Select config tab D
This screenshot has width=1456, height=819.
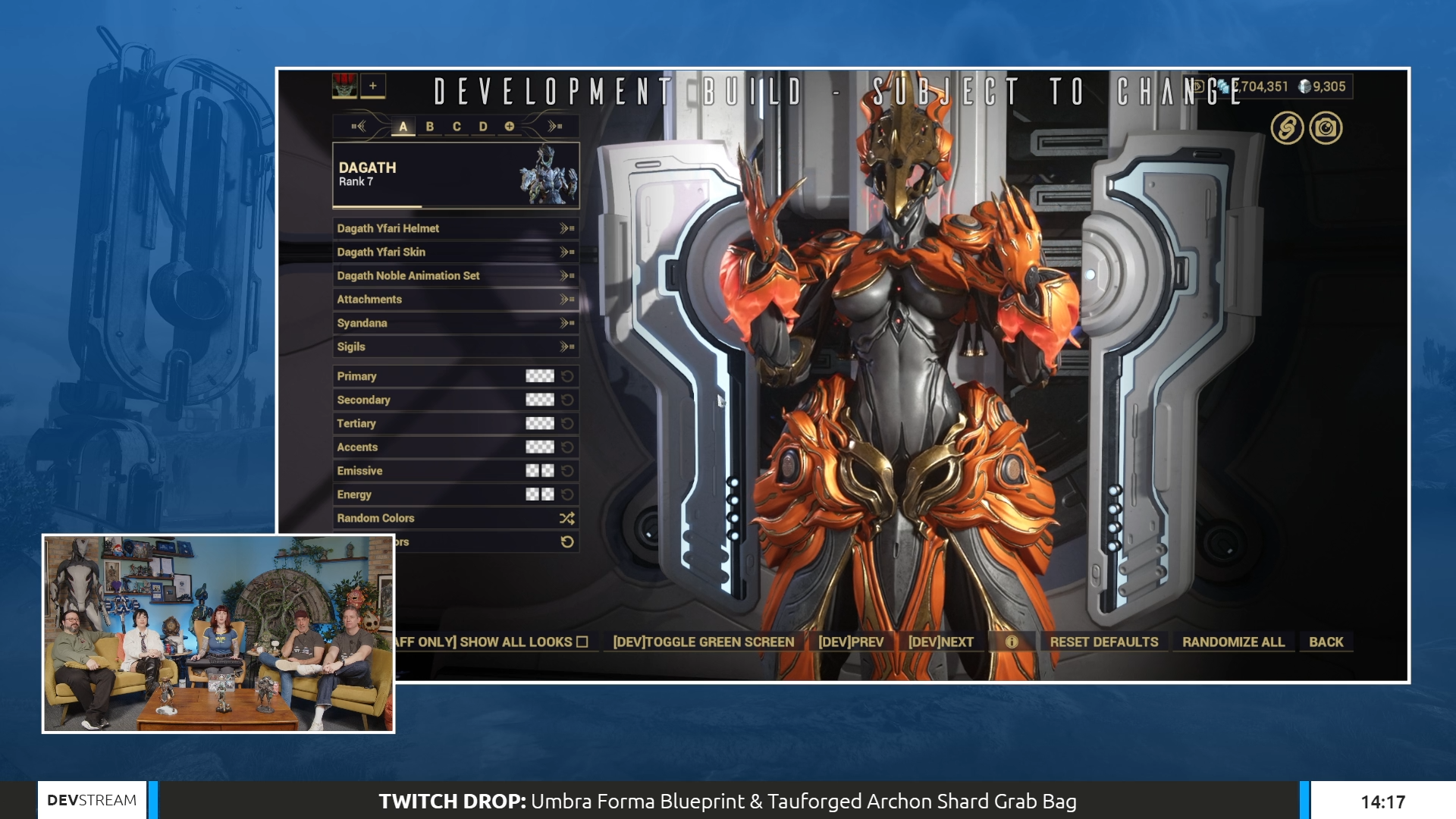483,127
